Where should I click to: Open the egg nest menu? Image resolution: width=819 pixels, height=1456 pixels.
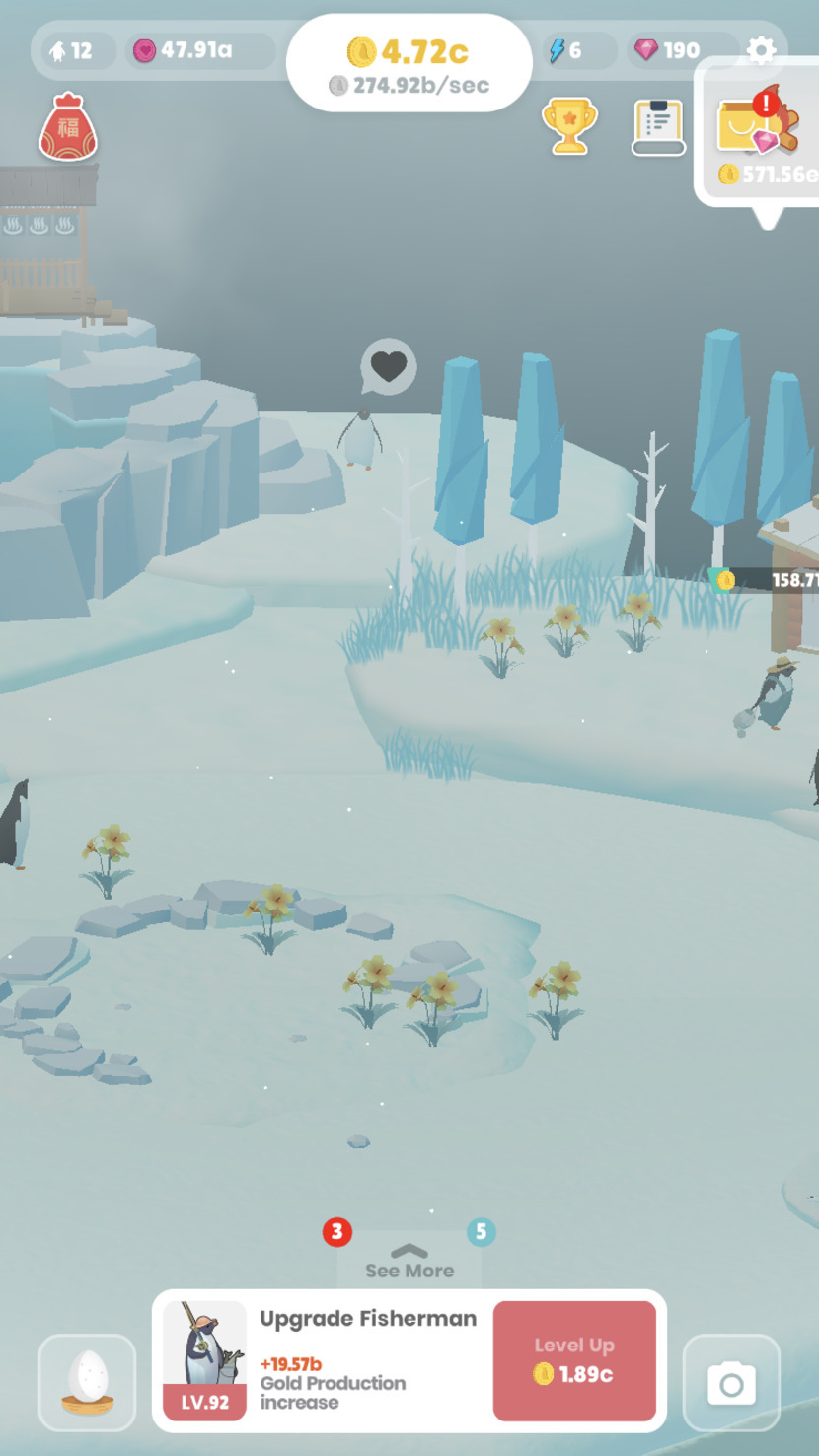(x=88, y=1382)
